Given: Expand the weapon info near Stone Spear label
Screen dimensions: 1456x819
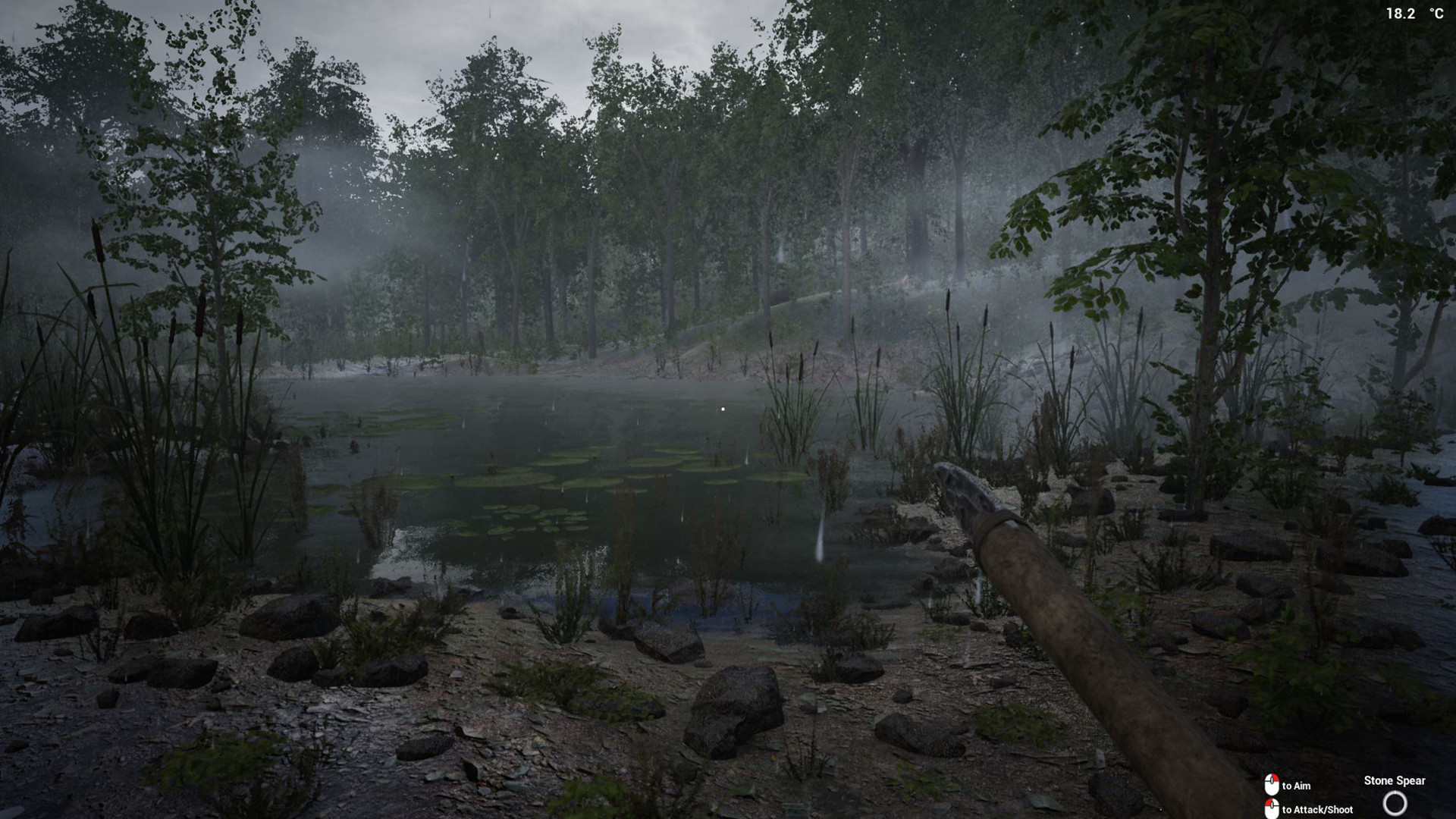Looking at the screenshot, I should tap(1395, 780).
